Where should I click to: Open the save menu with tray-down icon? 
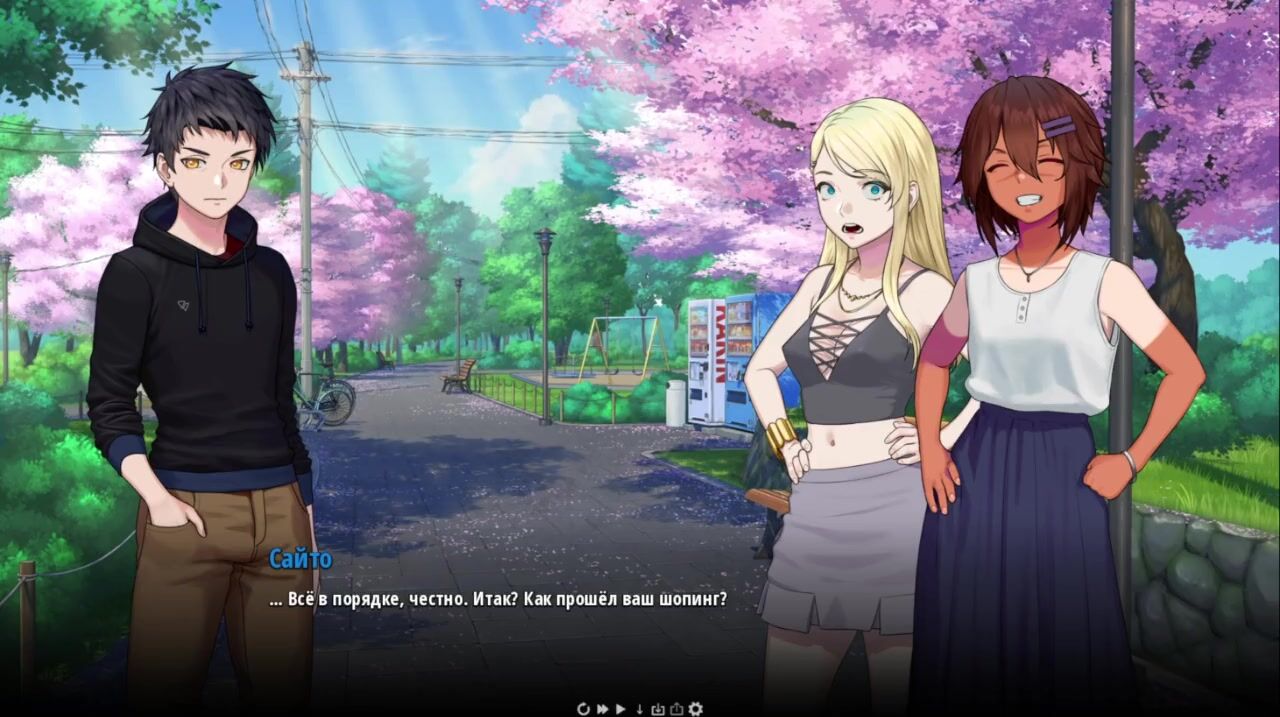[x=658, y=709]
